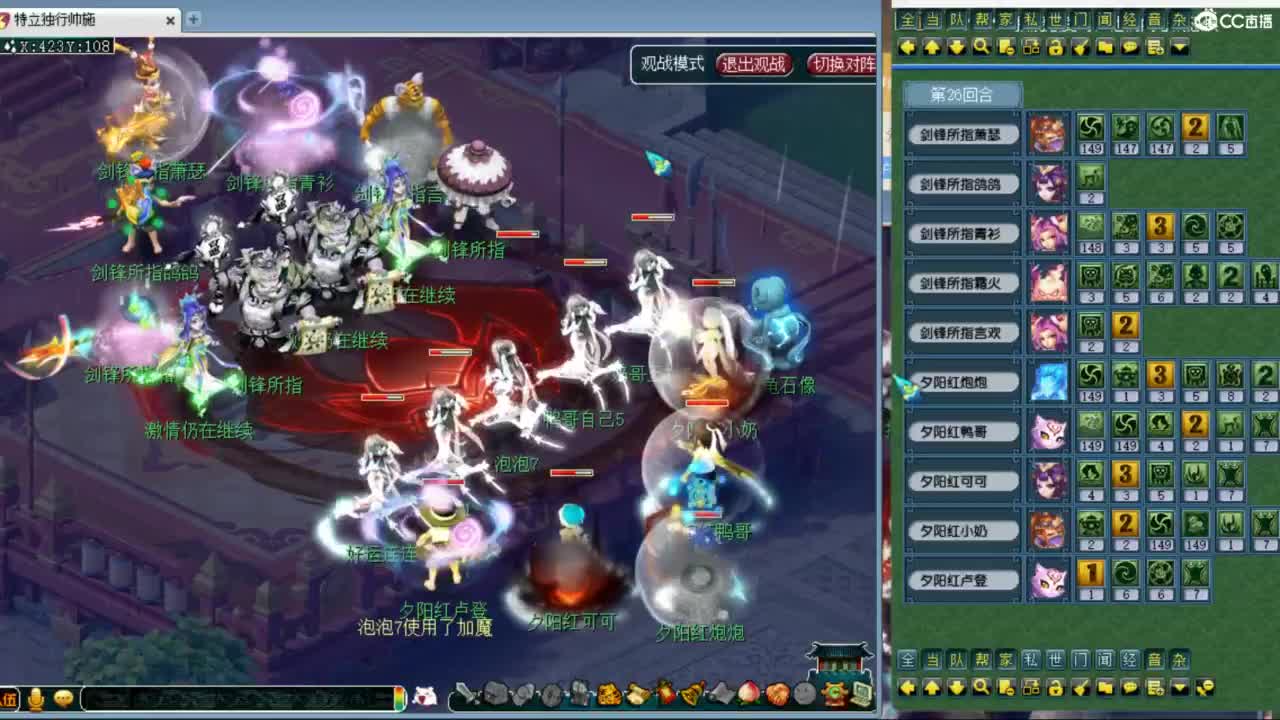Open the dropdown arrow in lower chat toolbar
This screenshot has width=1280, height=720.
coord(1180,688)
